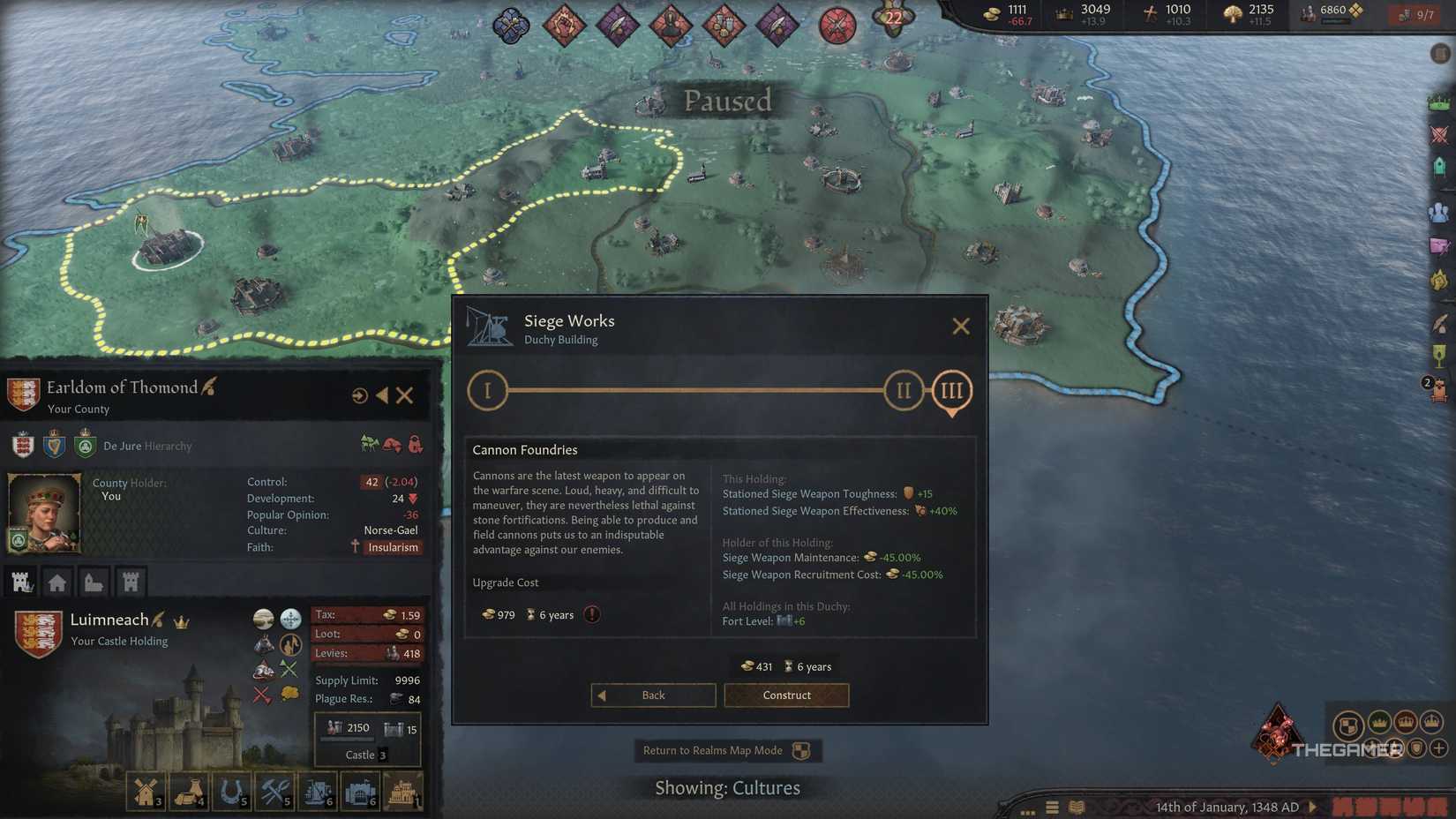Viewport: 1456px width, 819px height.
Task: Switch to the City holdings tab
Action: 57,581
